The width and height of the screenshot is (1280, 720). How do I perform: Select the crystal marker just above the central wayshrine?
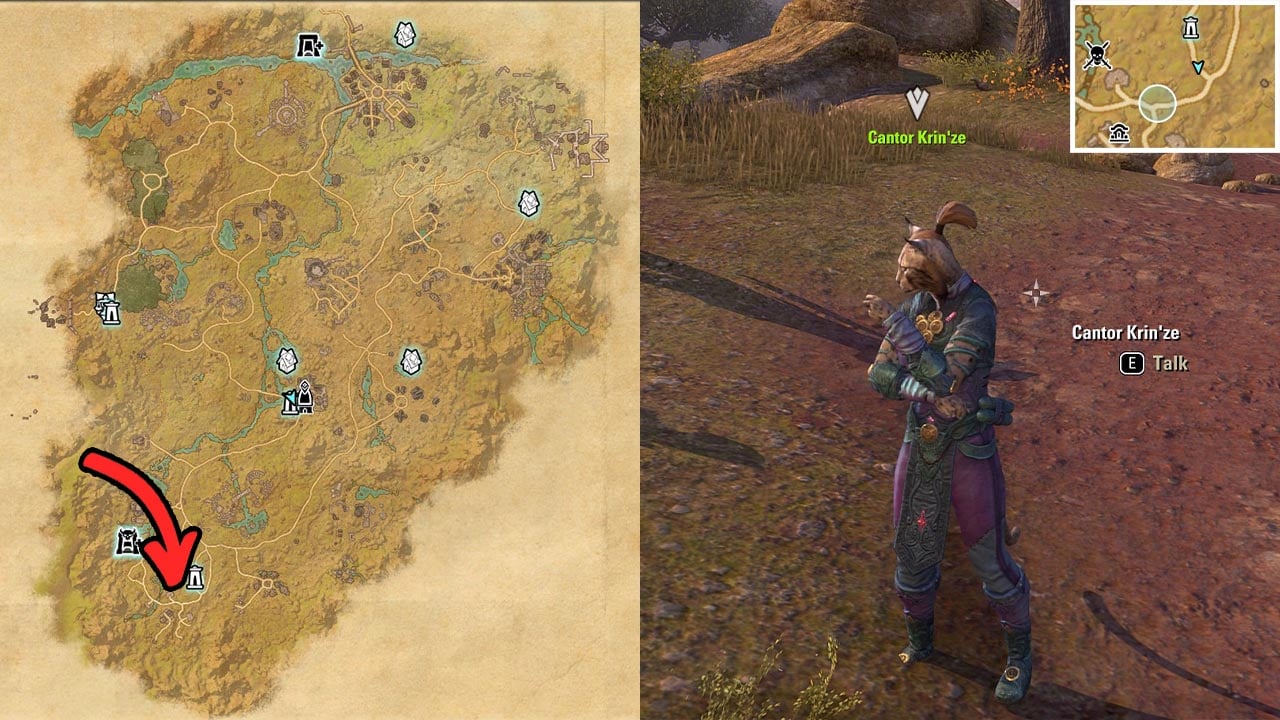(287, 359)
